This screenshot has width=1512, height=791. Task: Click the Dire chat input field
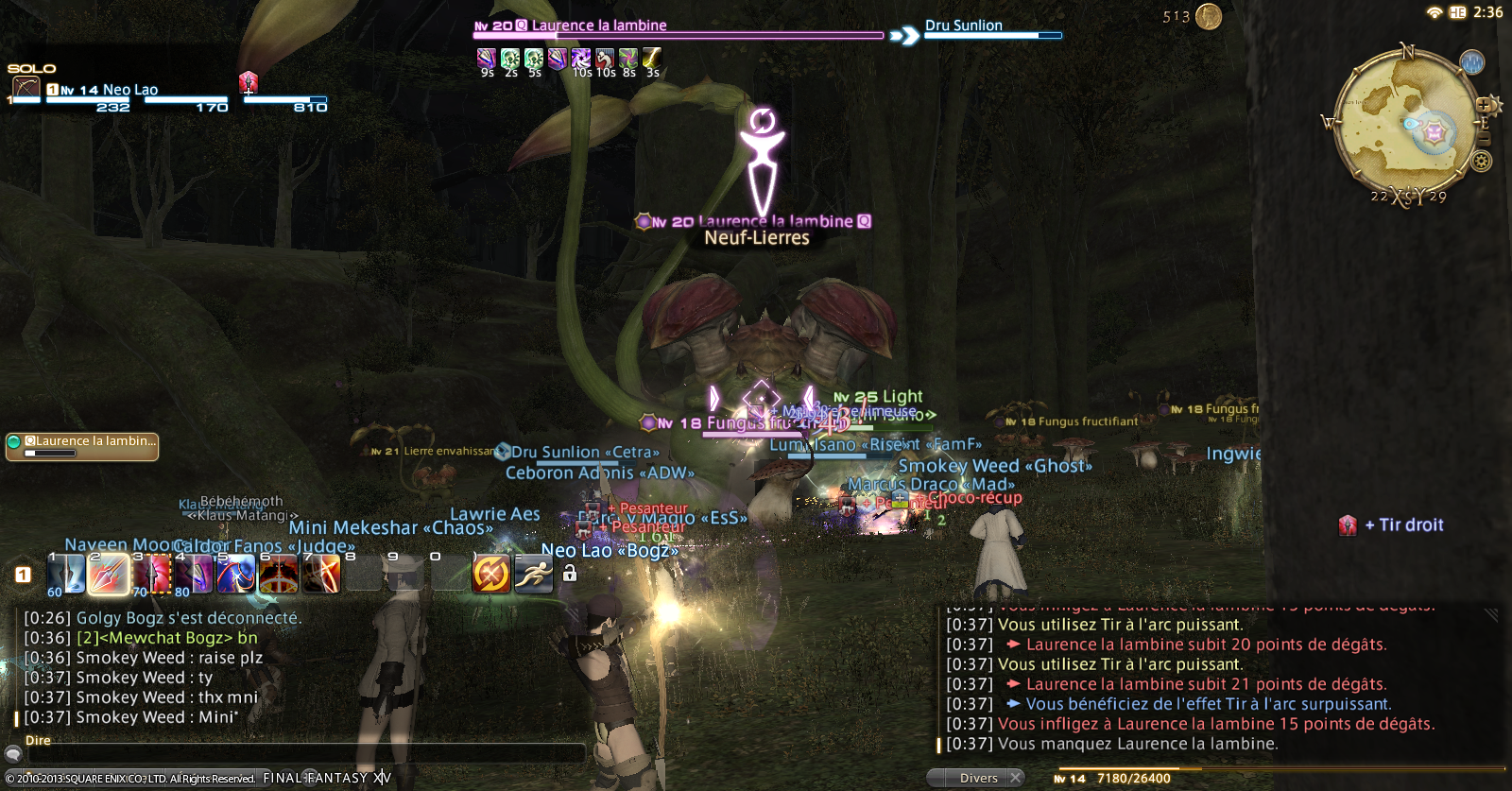302,754
